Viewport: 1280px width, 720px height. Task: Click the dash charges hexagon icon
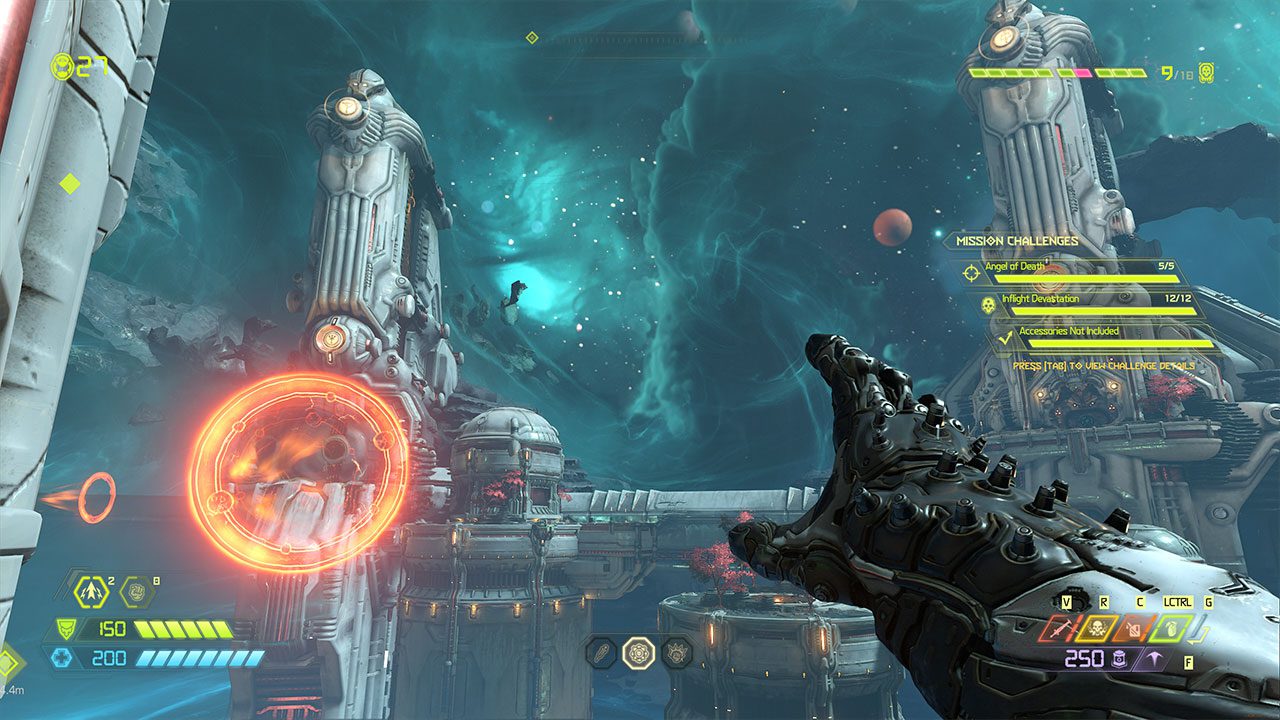91,592
